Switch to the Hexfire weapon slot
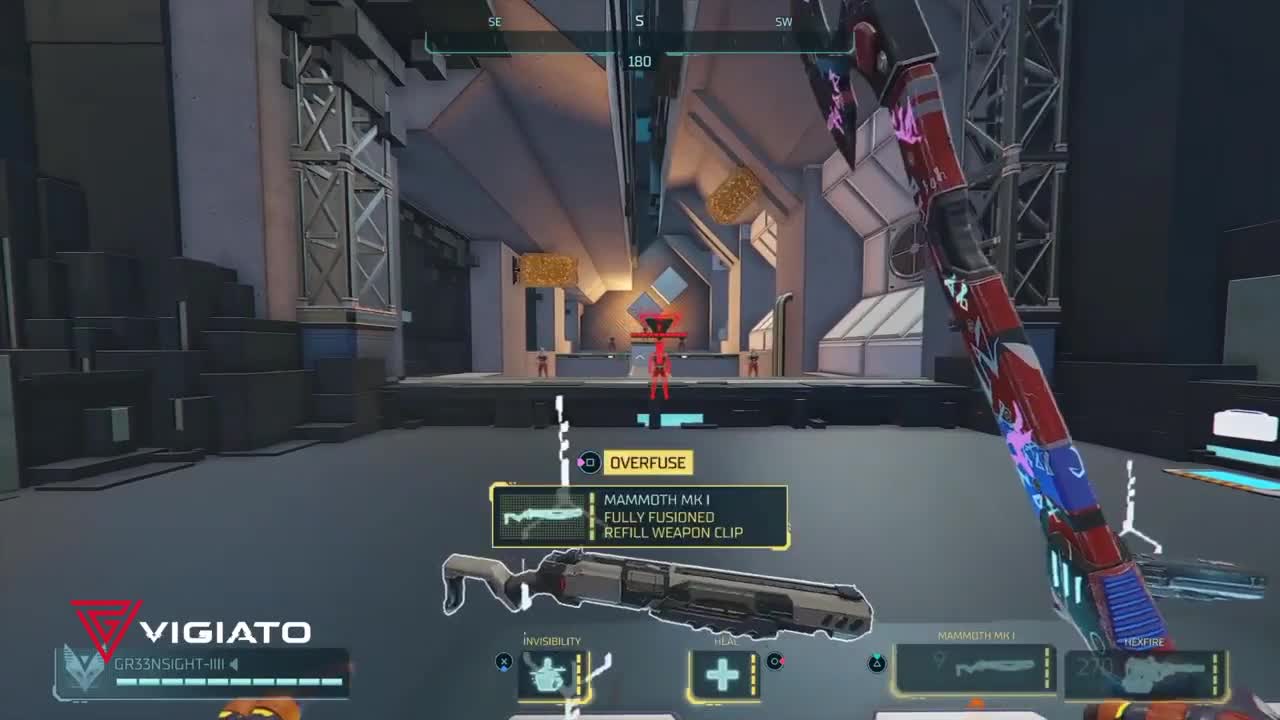The width and height of the screenshot is (1280, 720). point(1146,673)
